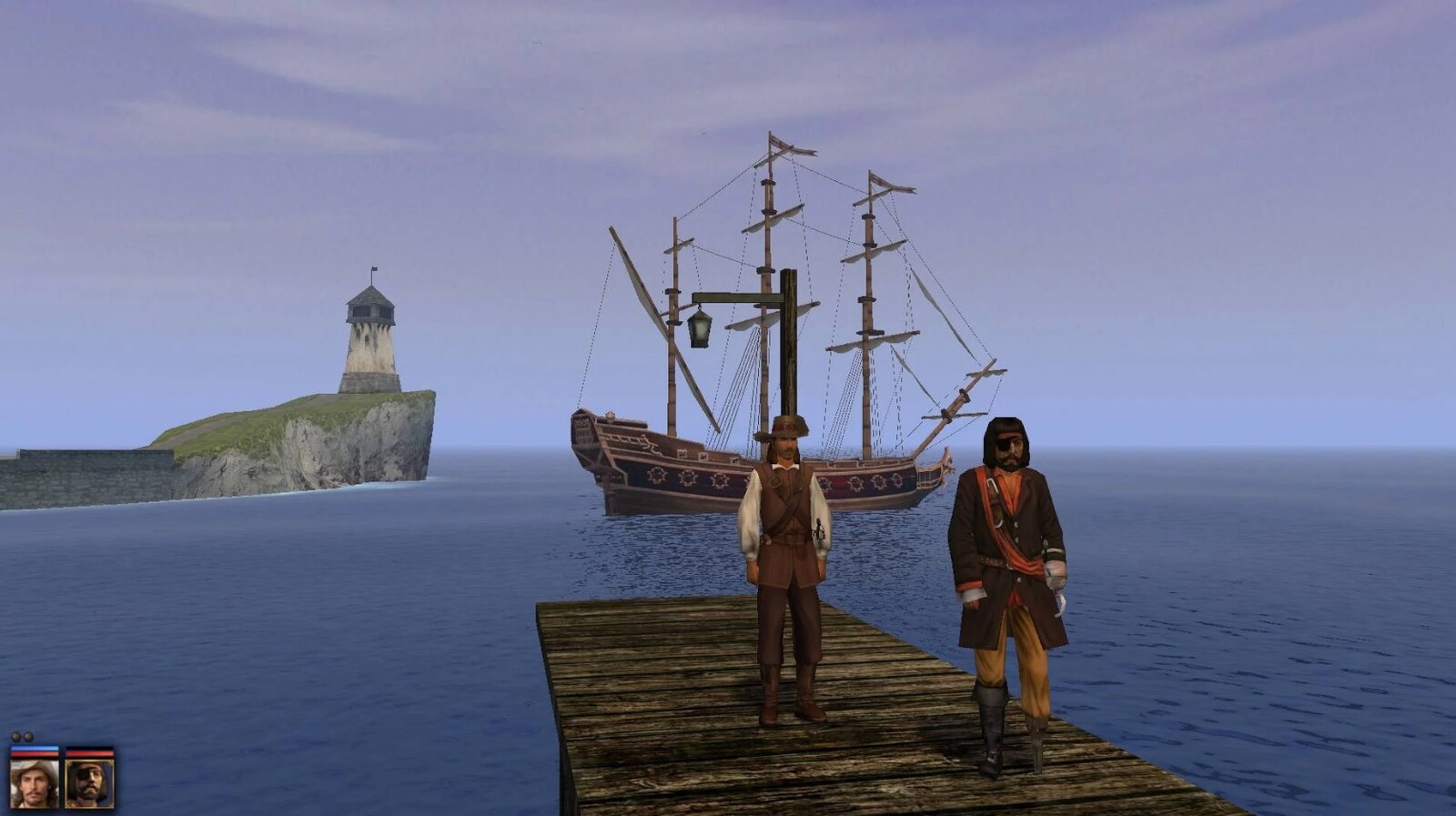1456x816 pixels.
Task: Select the hat-wearing hero's party portrait
Action: [x=35, y=782]
